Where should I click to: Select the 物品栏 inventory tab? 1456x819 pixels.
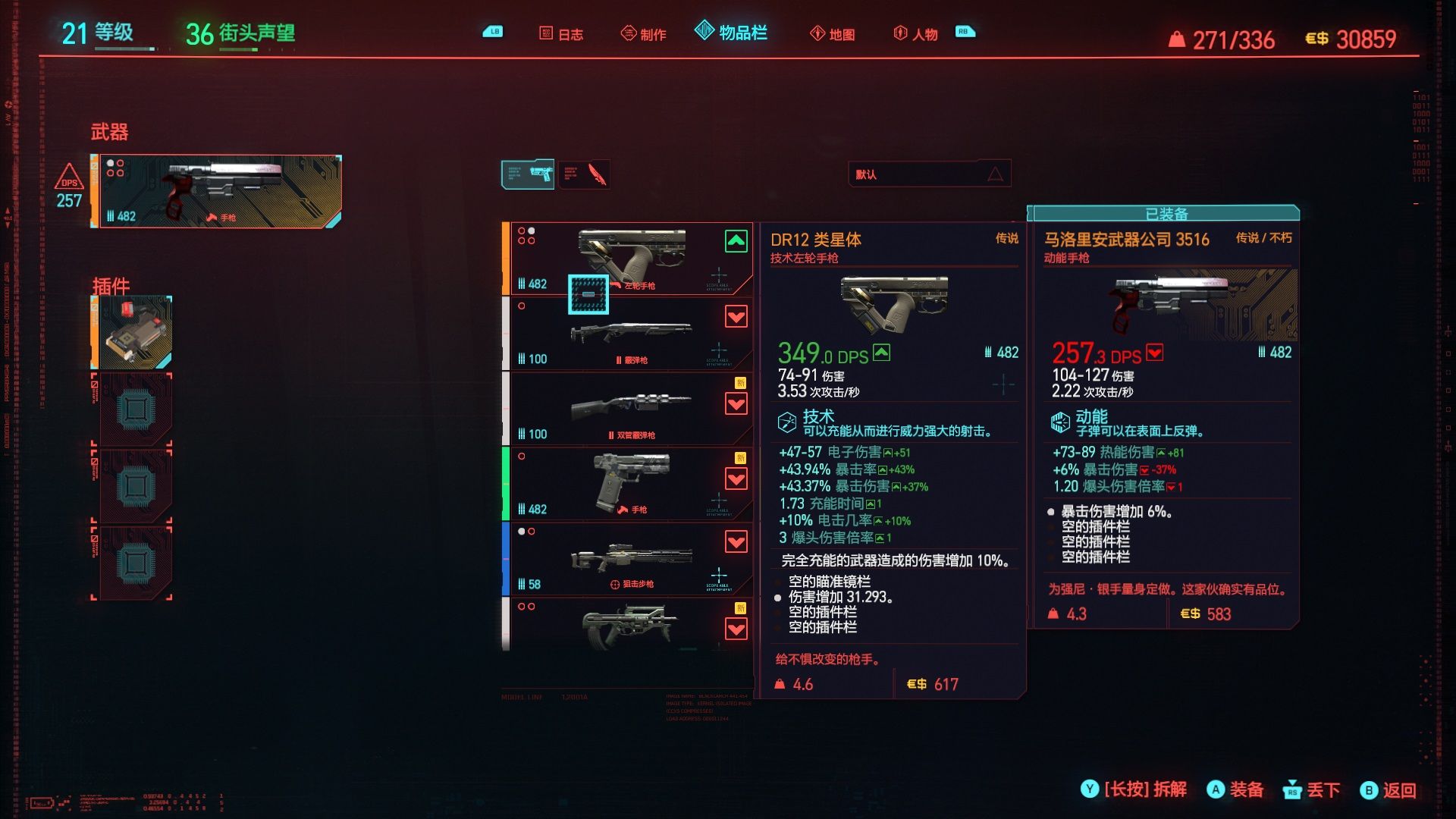pyautogui.click(x=732, y=33)
